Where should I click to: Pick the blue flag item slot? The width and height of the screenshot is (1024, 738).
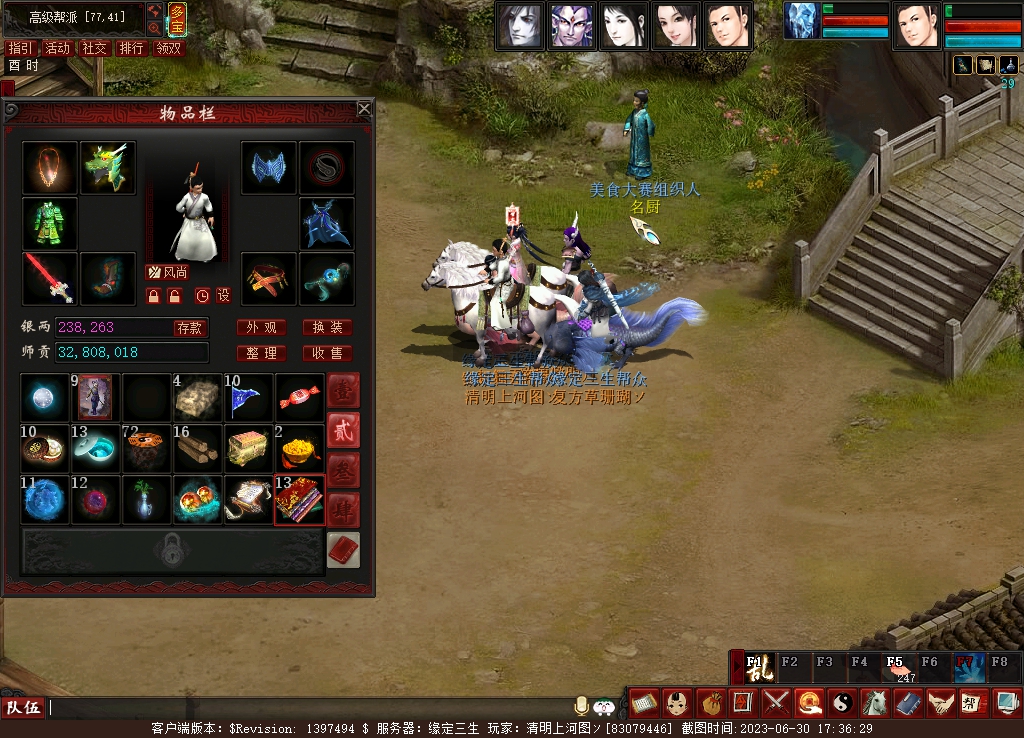[248, 398]
